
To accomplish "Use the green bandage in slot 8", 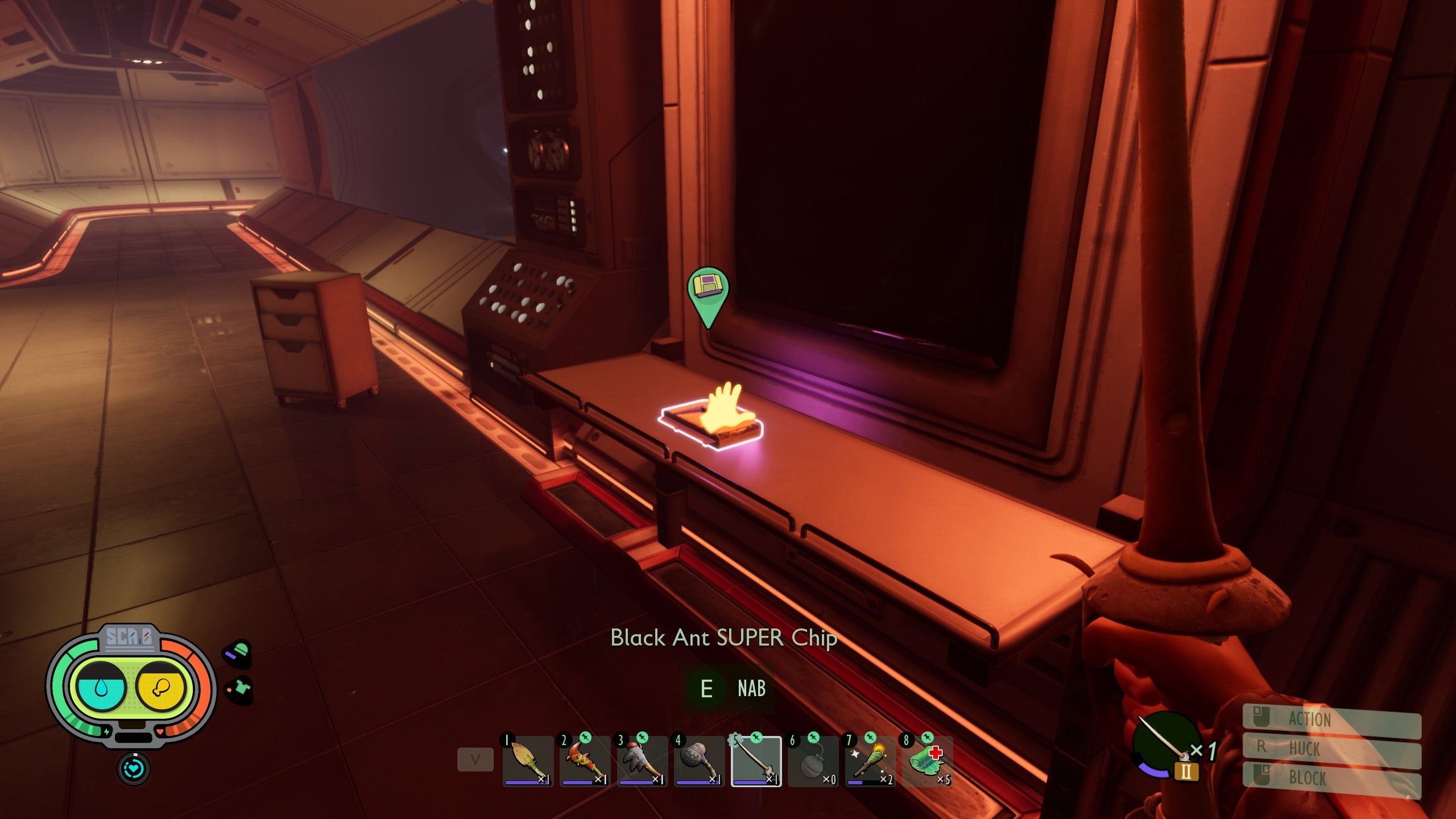I will pyautogui.click(x=927, y=761).
